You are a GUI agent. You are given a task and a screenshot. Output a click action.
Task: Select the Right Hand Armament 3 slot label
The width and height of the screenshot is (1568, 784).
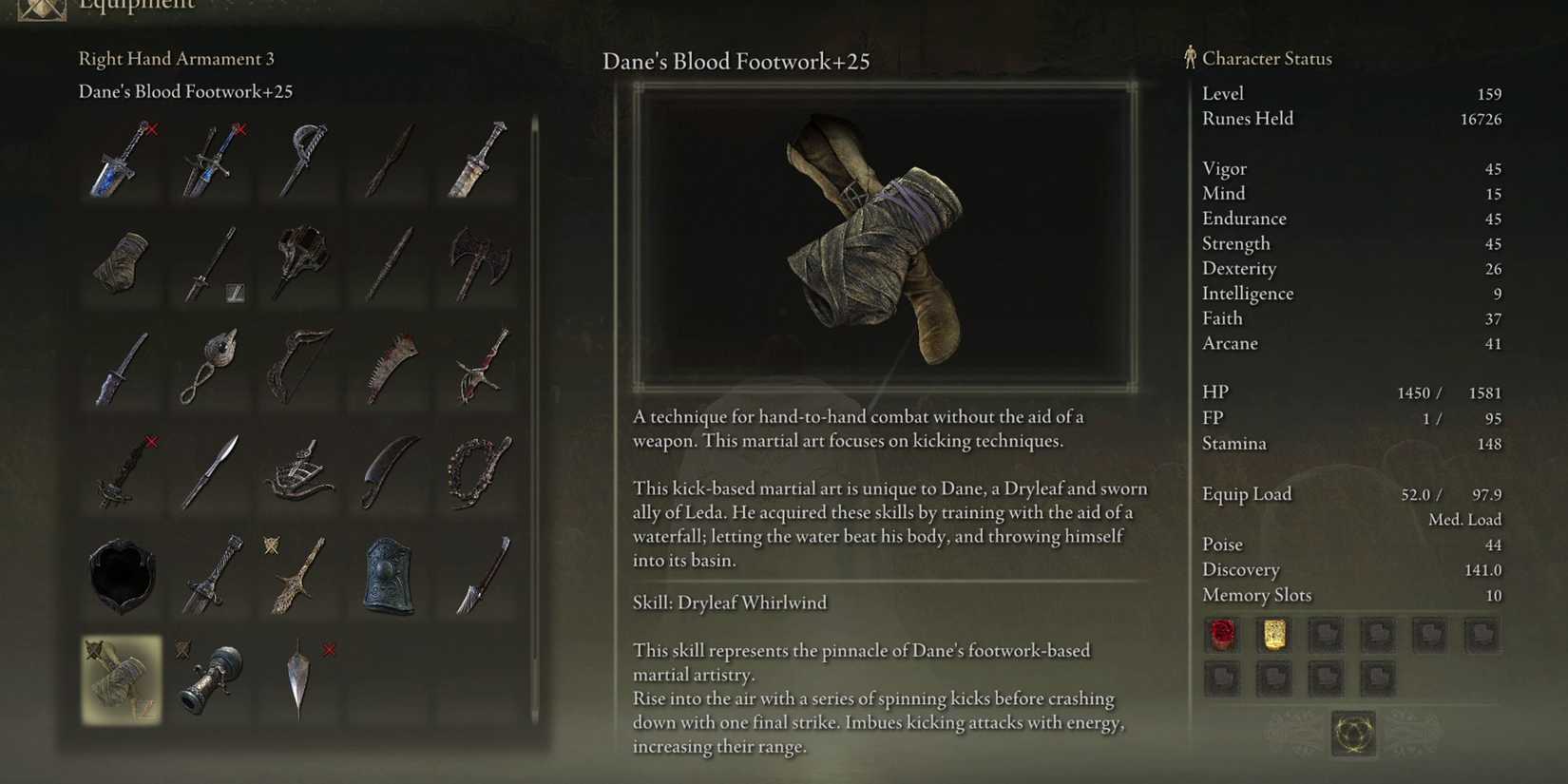pyautogui.click(x=176, y=58)
